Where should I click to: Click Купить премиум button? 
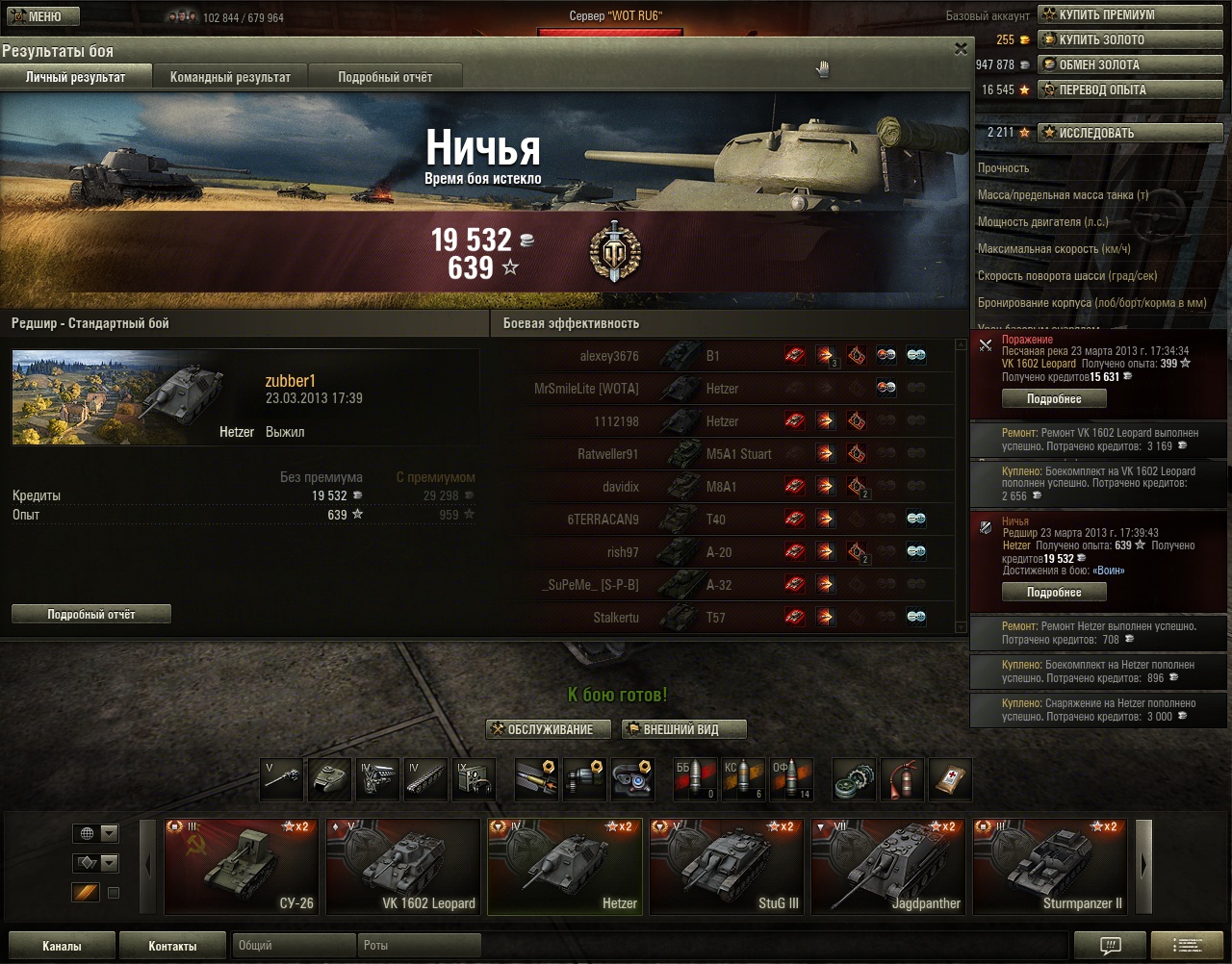tap(1128, 15)
